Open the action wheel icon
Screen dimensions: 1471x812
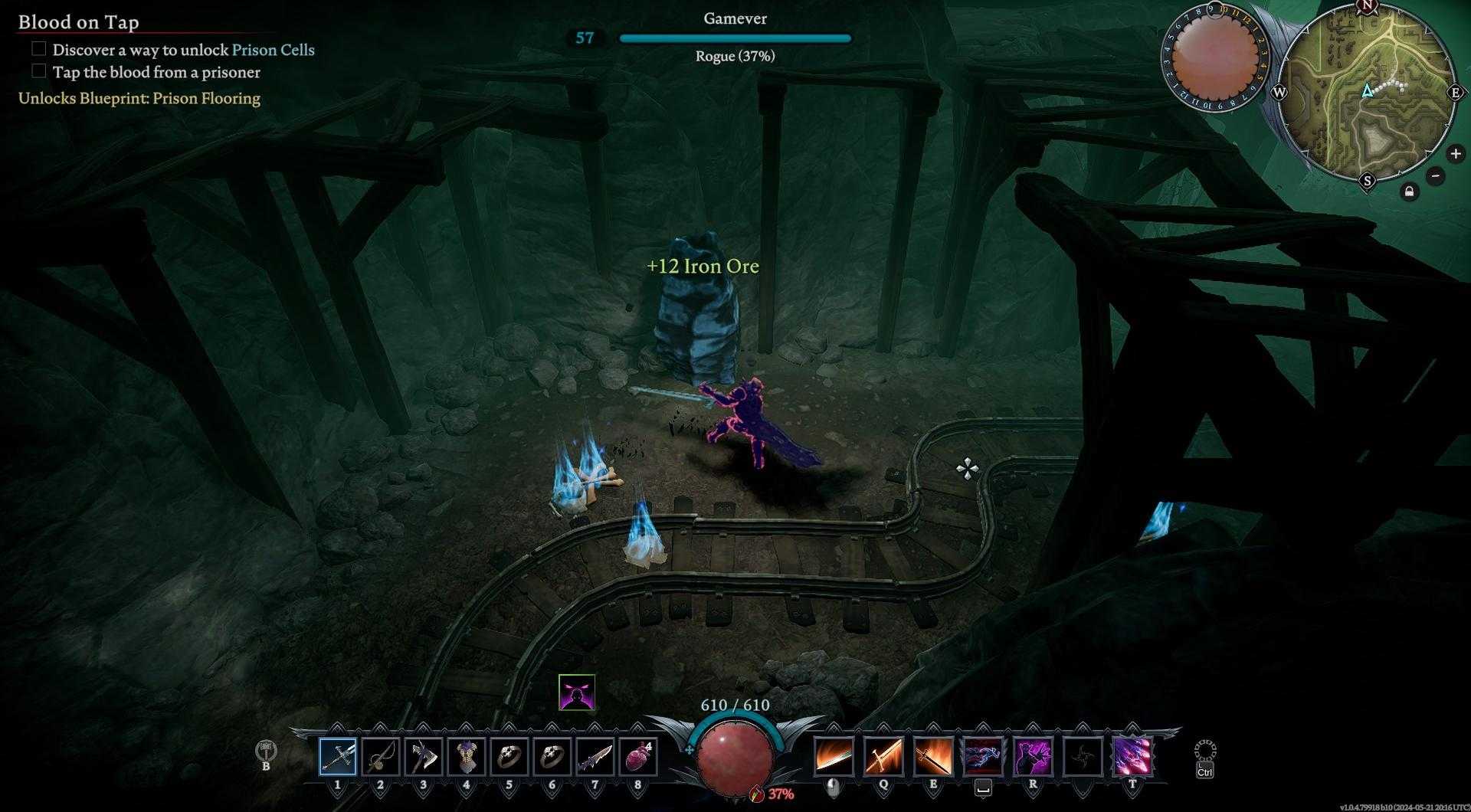coord(1204,751)
